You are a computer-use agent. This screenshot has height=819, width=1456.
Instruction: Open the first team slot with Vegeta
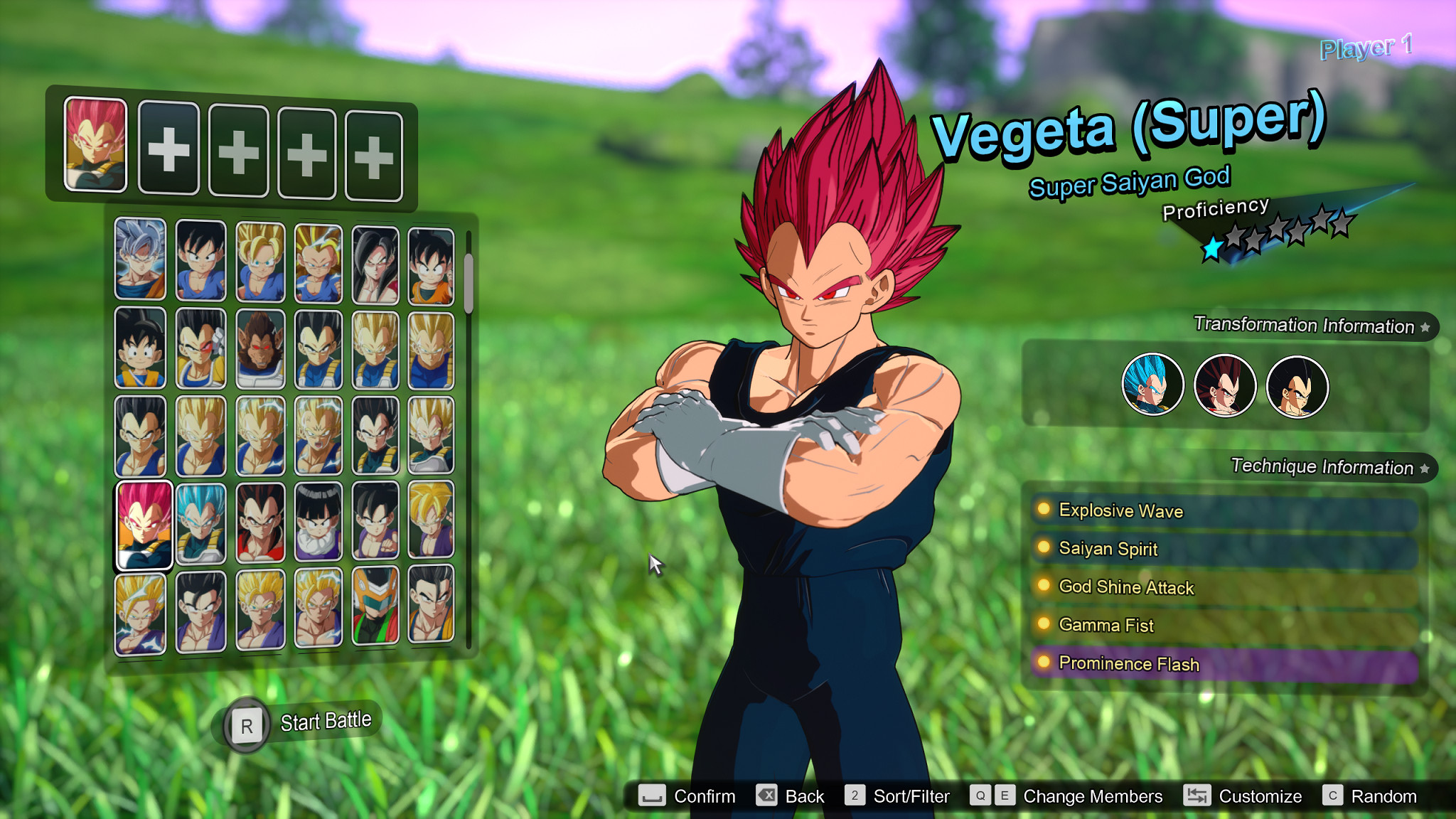click(x=95, y=145)
